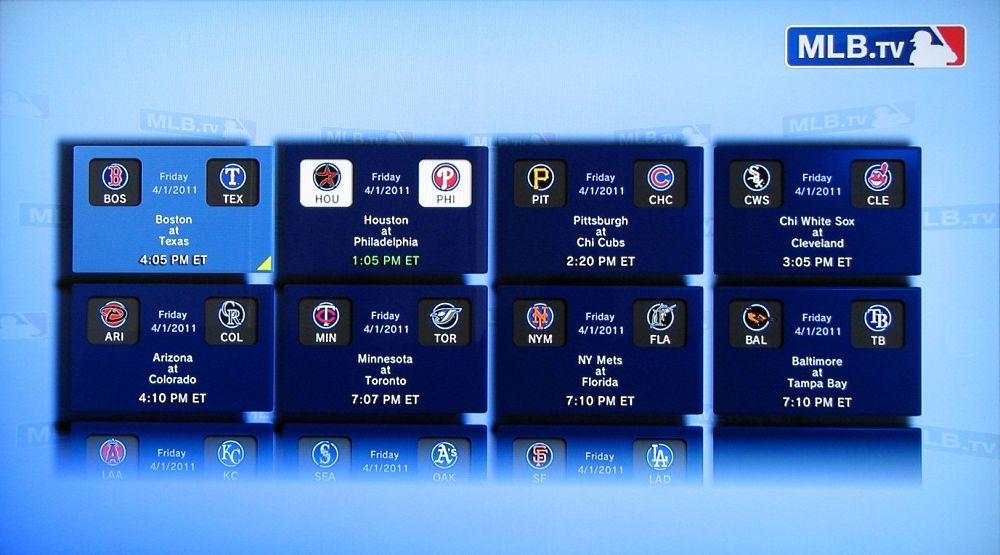
Task: Choose the NY Mets at Florida game
Action: [x=600, y=349]
